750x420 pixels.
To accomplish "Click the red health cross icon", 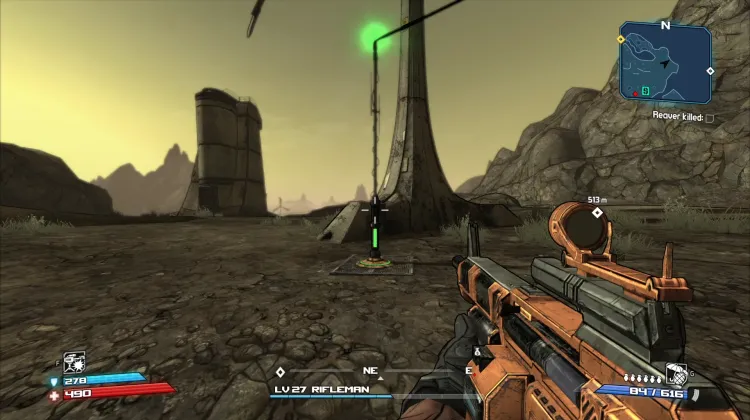I will click(x=55, y=394).
